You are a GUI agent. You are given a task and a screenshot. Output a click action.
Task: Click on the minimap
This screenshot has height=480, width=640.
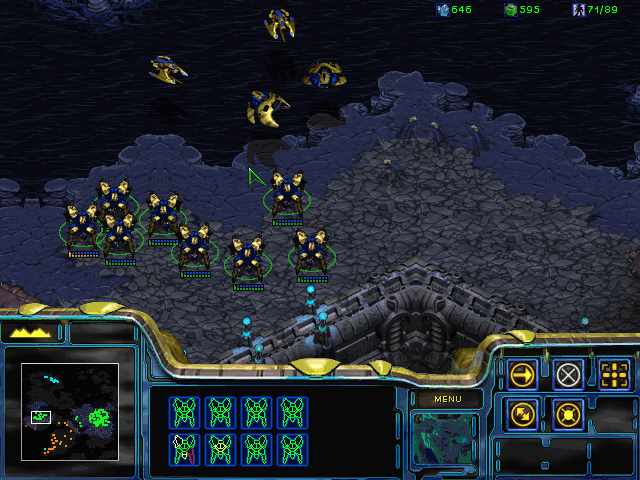[70, 412]
